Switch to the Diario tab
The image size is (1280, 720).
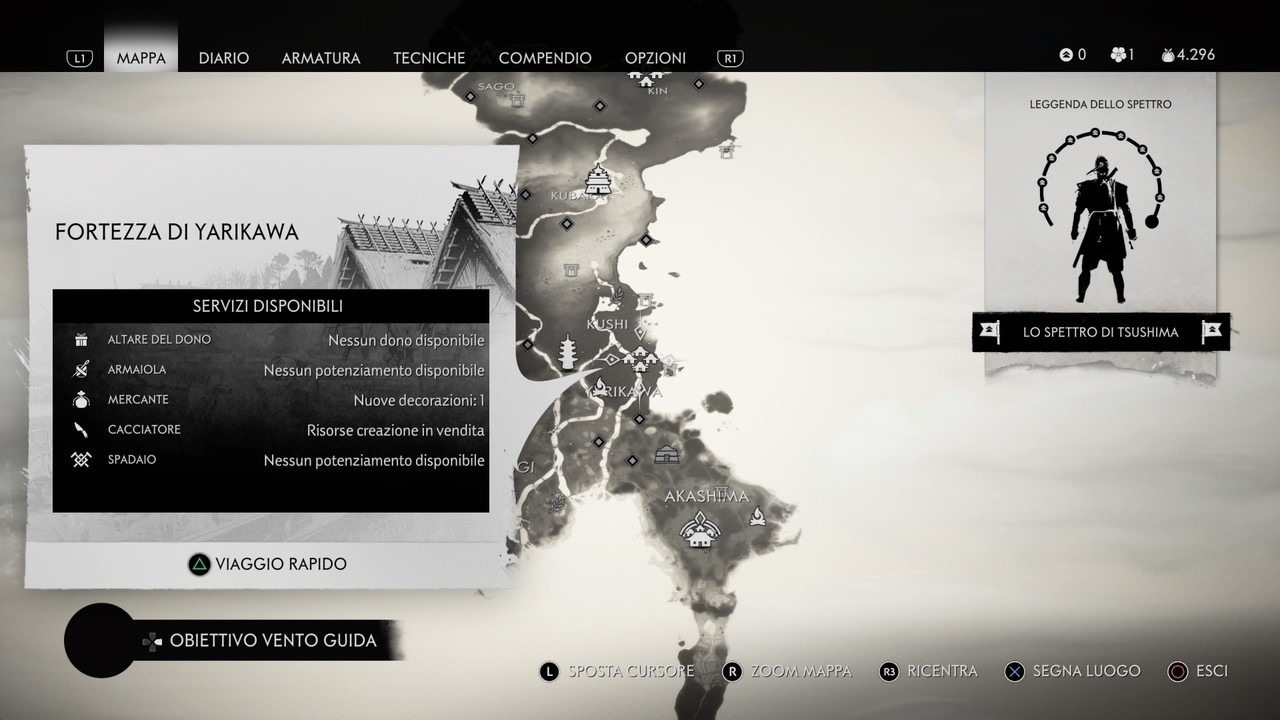[x=223, y=58]
